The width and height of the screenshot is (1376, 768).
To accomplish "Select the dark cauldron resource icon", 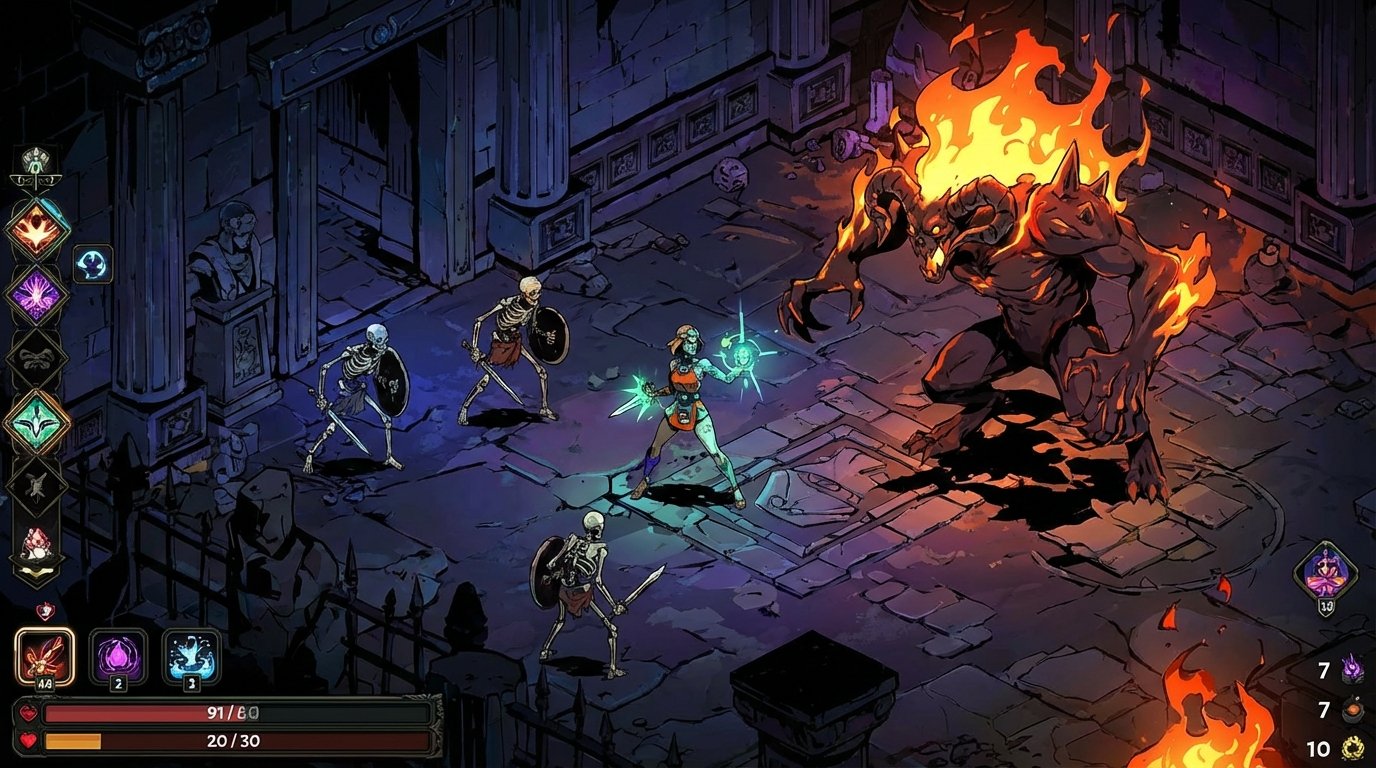I will click(x=1351, y=709).
